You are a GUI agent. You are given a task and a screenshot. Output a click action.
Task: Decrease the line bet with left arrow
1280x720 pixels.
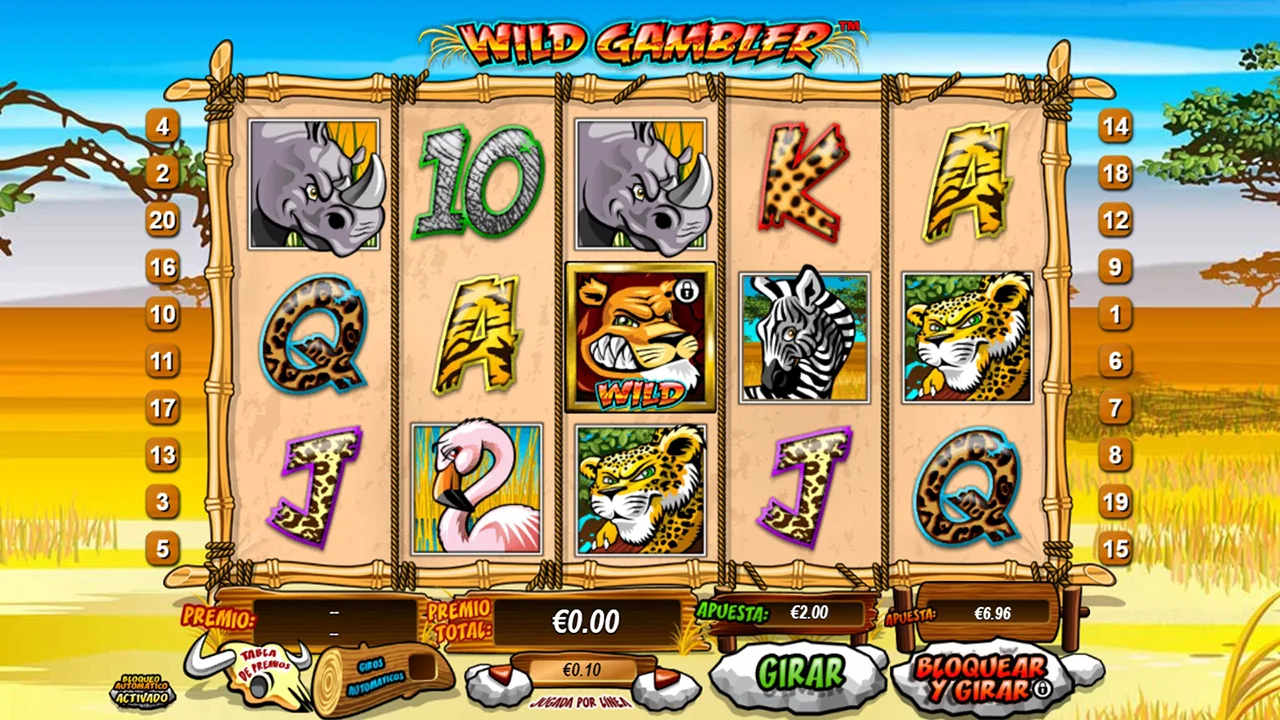pyautogui.click(x=498, y=677)
